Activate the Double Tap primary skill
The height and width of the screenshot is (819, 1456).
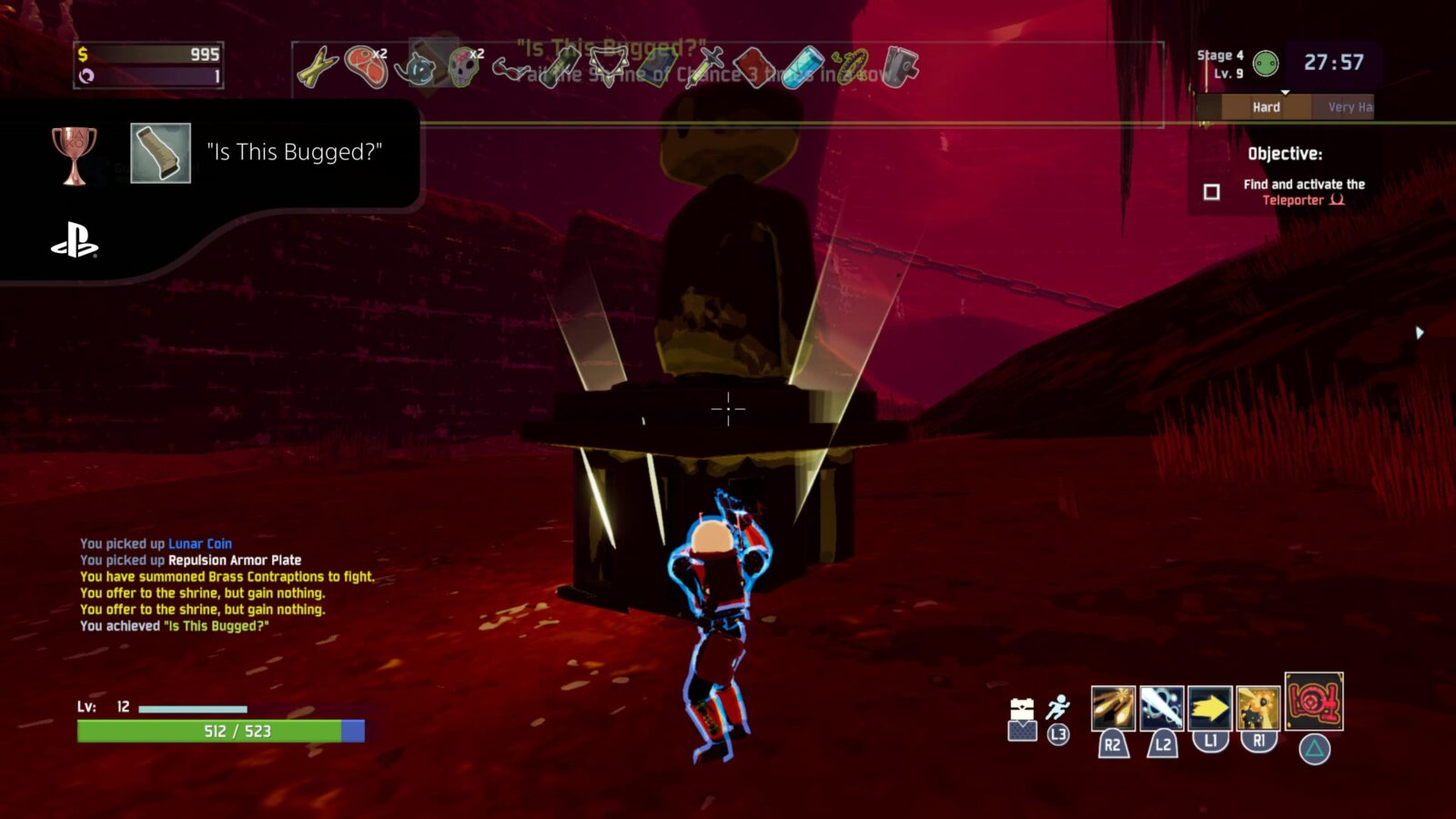1113,708
